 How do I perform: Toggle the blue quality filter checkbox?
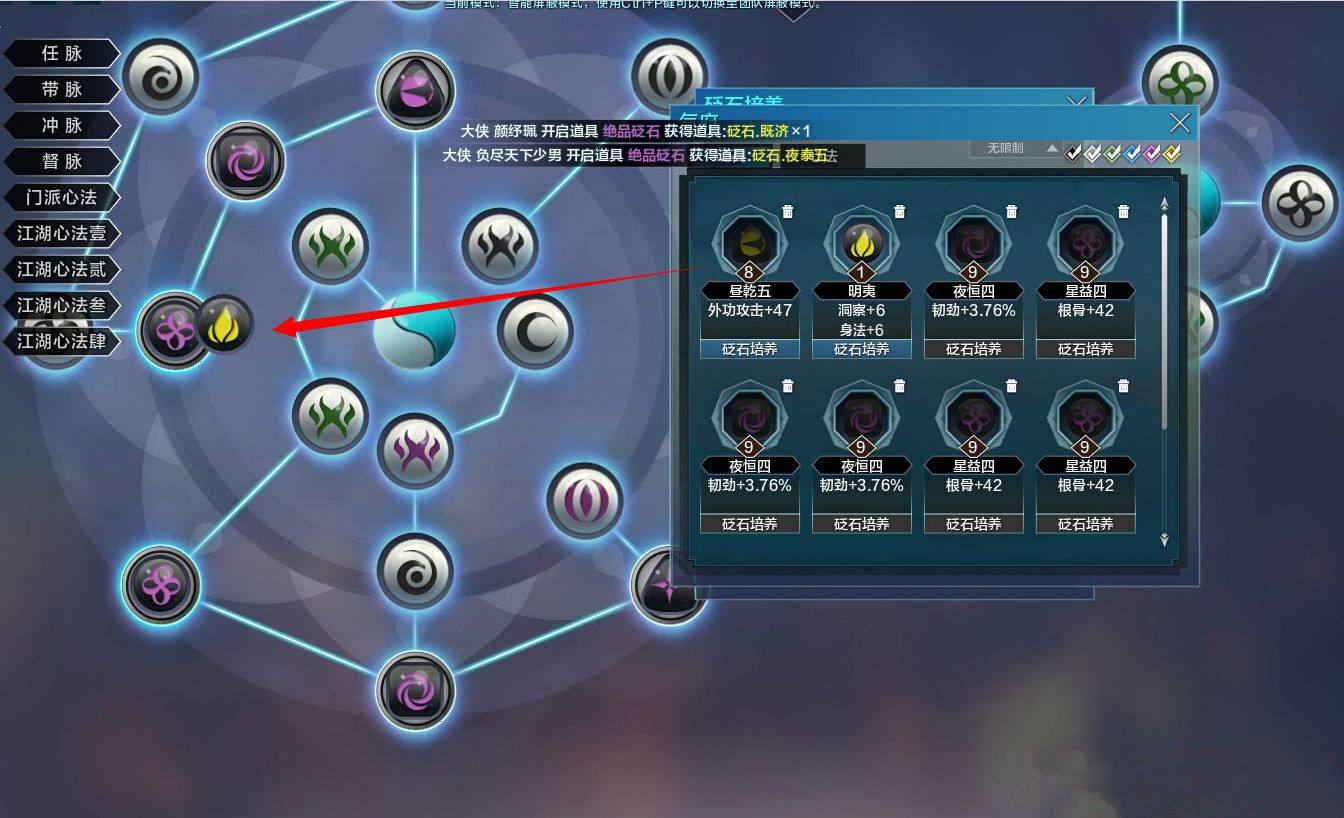[x=1133, y=153]
